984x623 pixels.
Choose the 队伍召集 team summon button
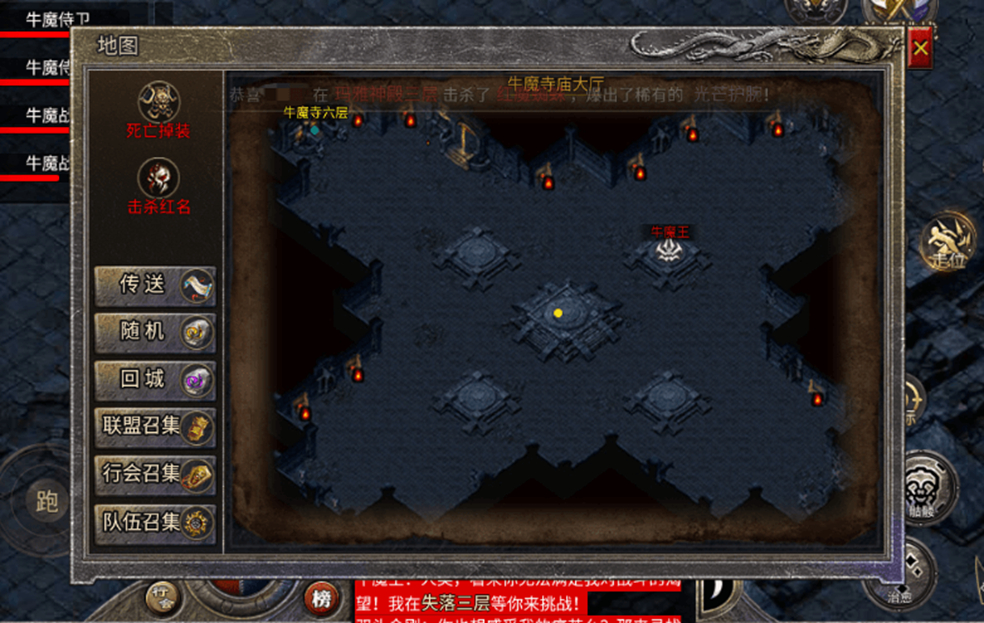coord(155,522)
